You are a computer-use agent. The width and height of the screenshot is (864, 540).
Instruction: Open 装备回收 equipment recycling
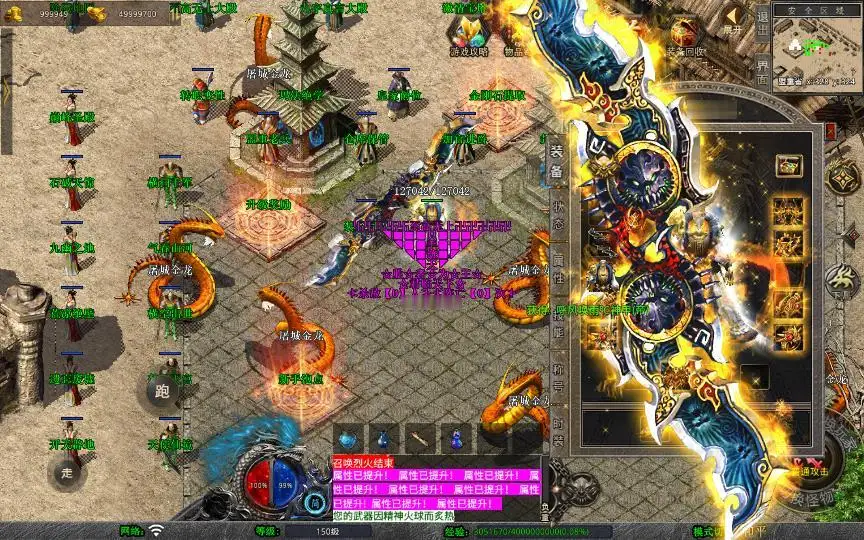(686, 37)
